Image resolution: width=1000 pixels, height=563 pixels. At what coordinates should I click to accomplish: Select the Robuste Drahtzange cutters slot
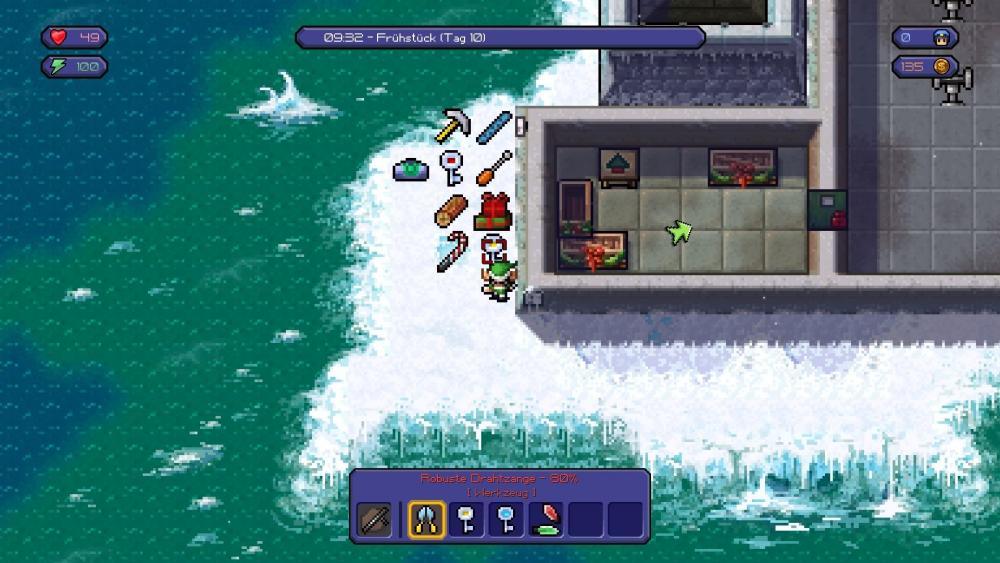point(427,519)
